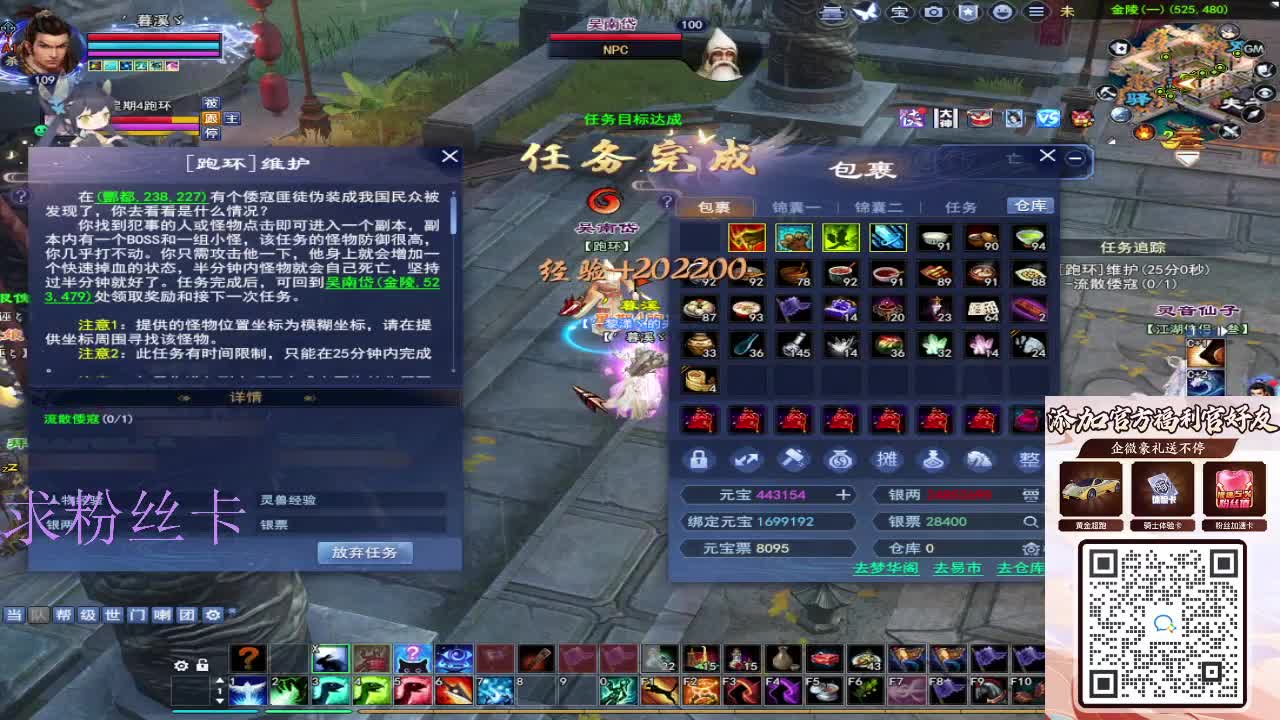
Task: Collapse the 包裹 panel with the minus control
Action: coord(1073,157)
